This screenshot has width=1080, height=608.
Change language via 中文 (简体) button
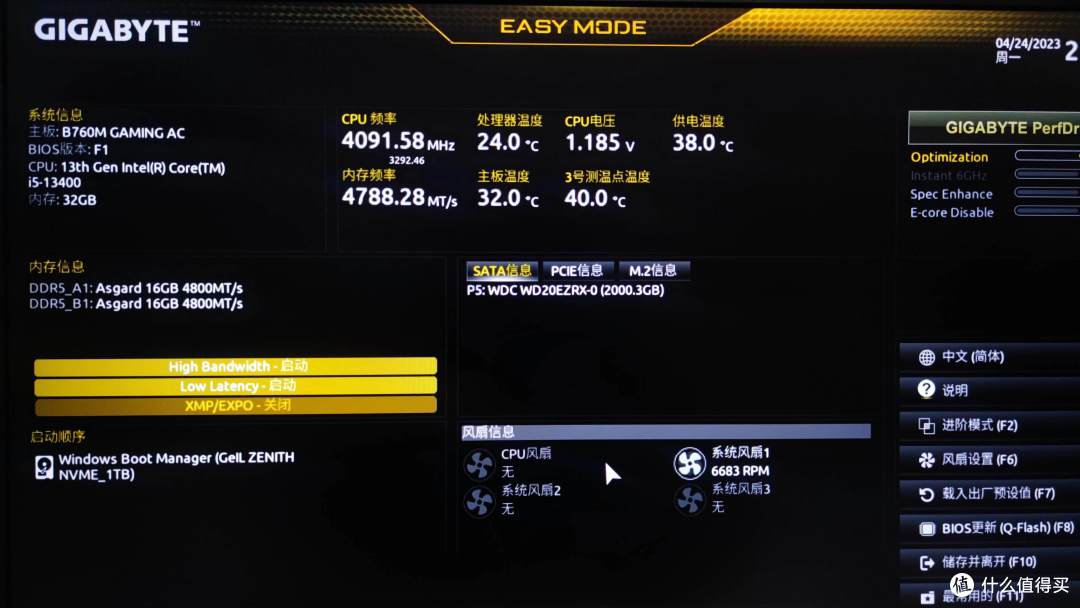(x=989, y=357)
